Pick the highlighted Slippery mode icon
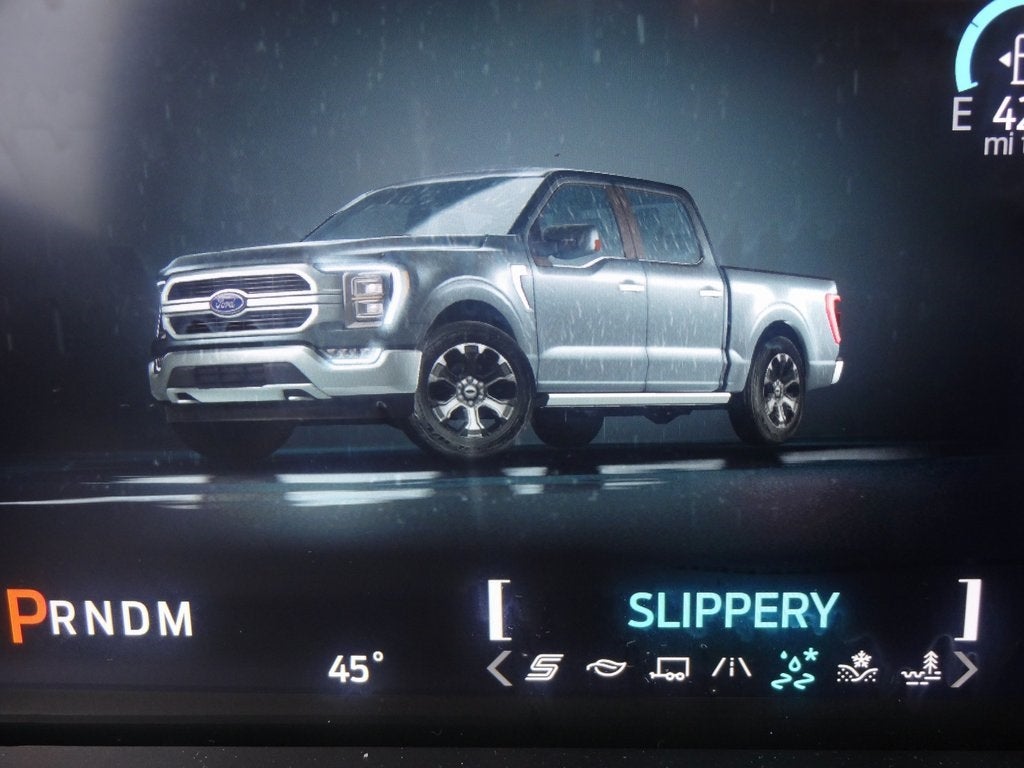Image resolution: width=1024 pixels, height=768 pixels. click(x=793, y=668)
